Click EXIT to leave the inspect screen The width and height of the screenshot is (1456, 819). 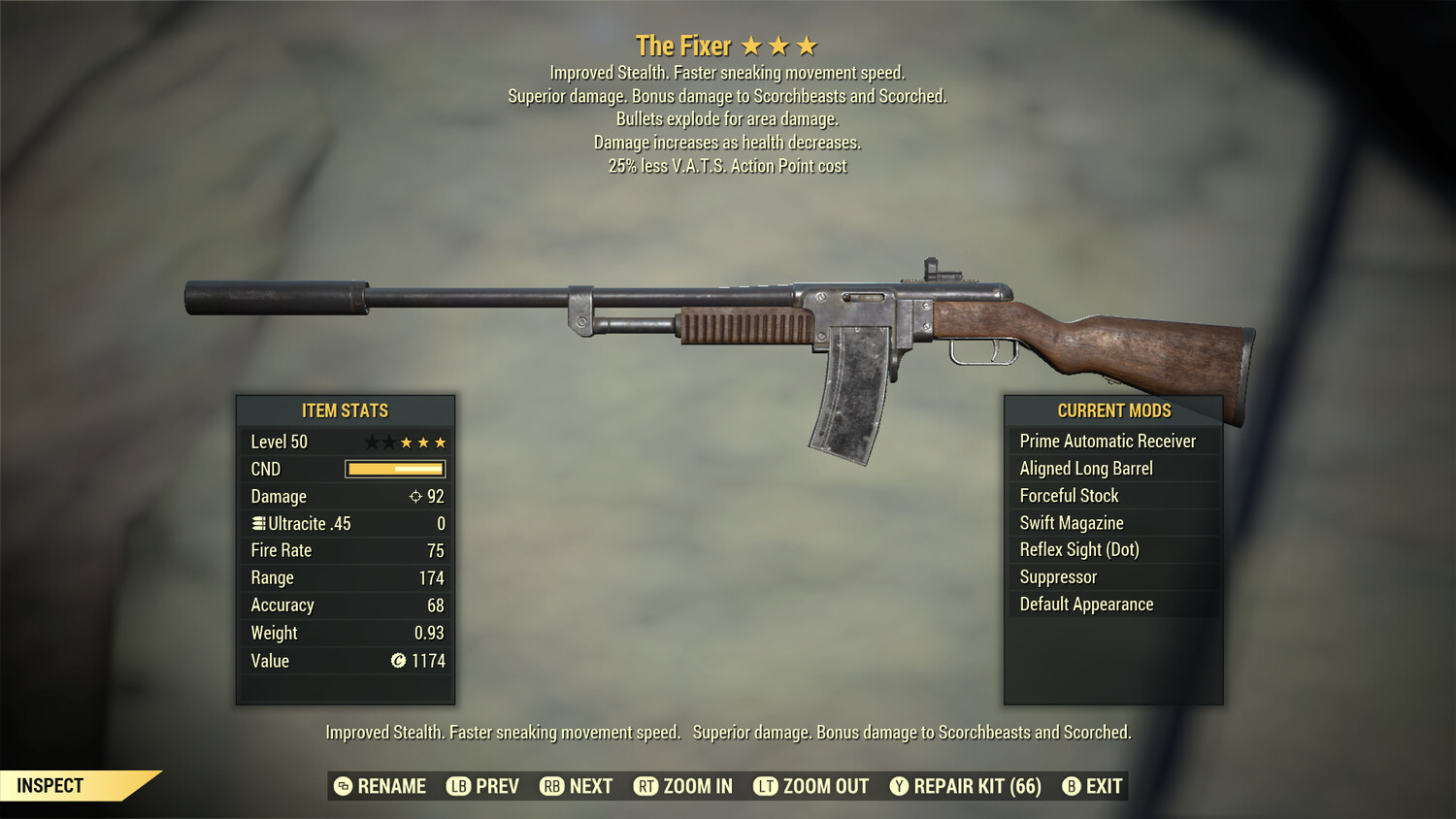coord(1093,786)
